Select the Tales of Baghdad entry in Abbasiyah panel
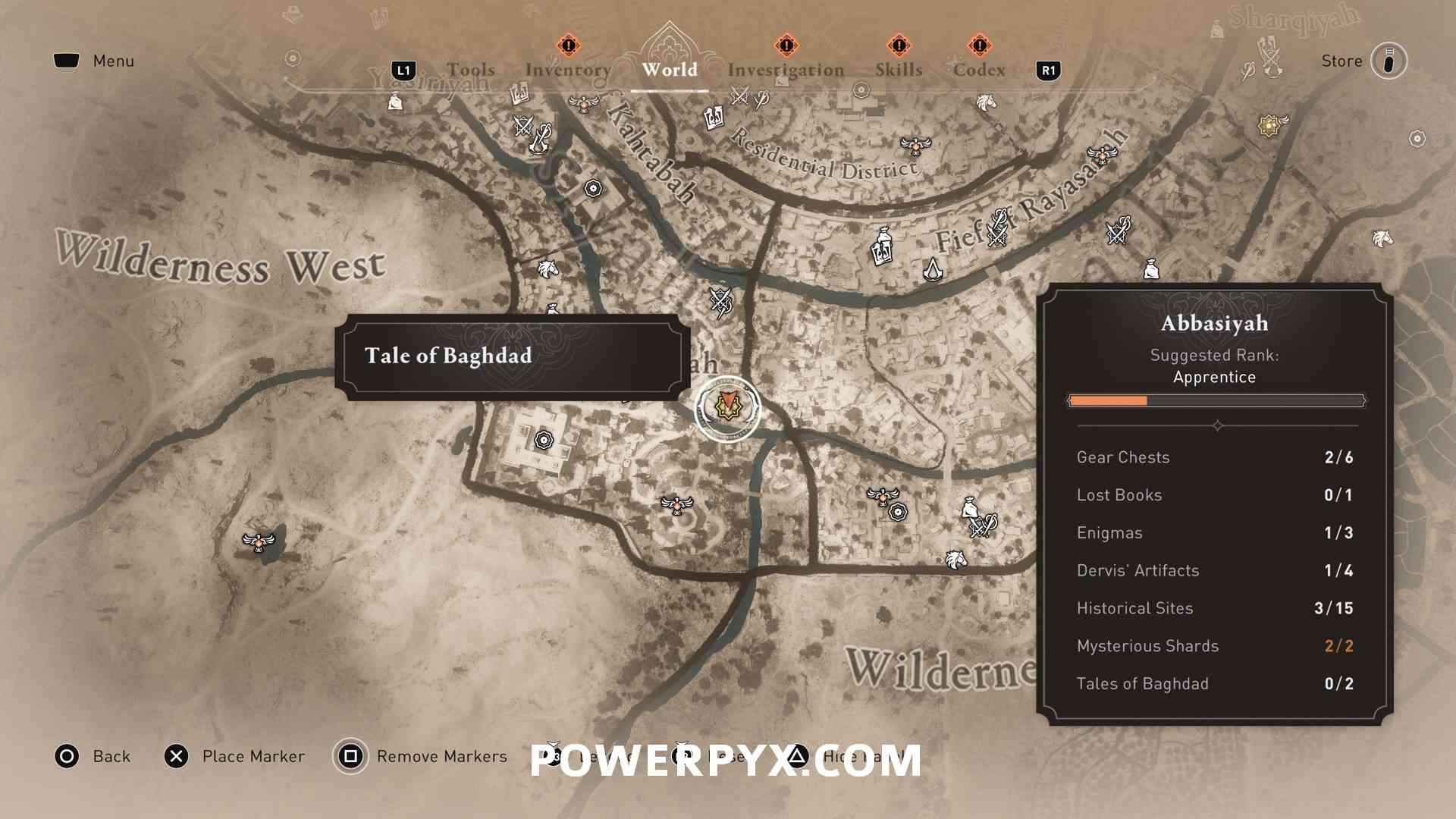 point(1141,683)
